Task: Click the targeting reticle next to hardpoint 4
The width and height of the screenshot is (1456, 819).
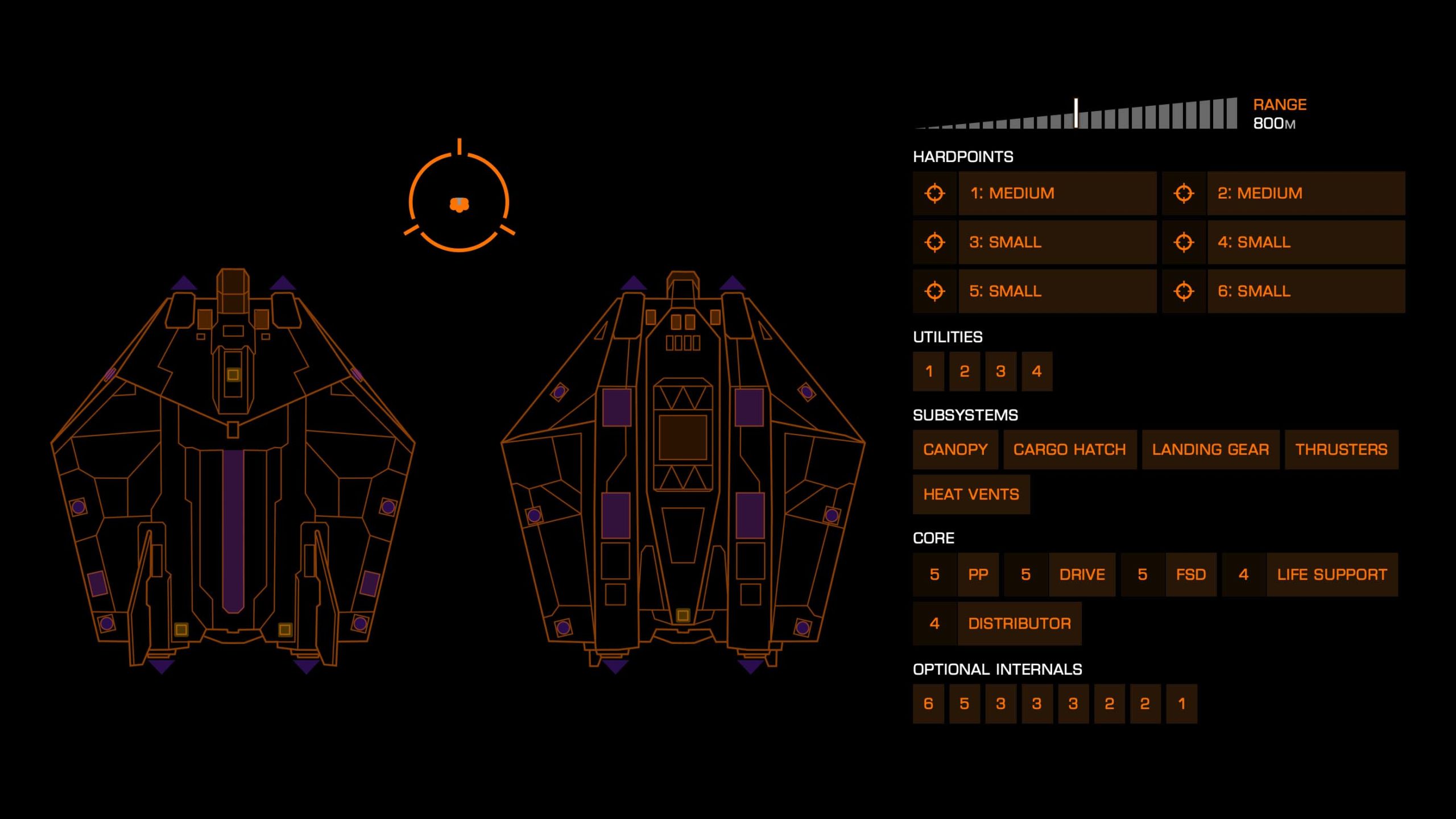Action: (x=1184, y=242)
